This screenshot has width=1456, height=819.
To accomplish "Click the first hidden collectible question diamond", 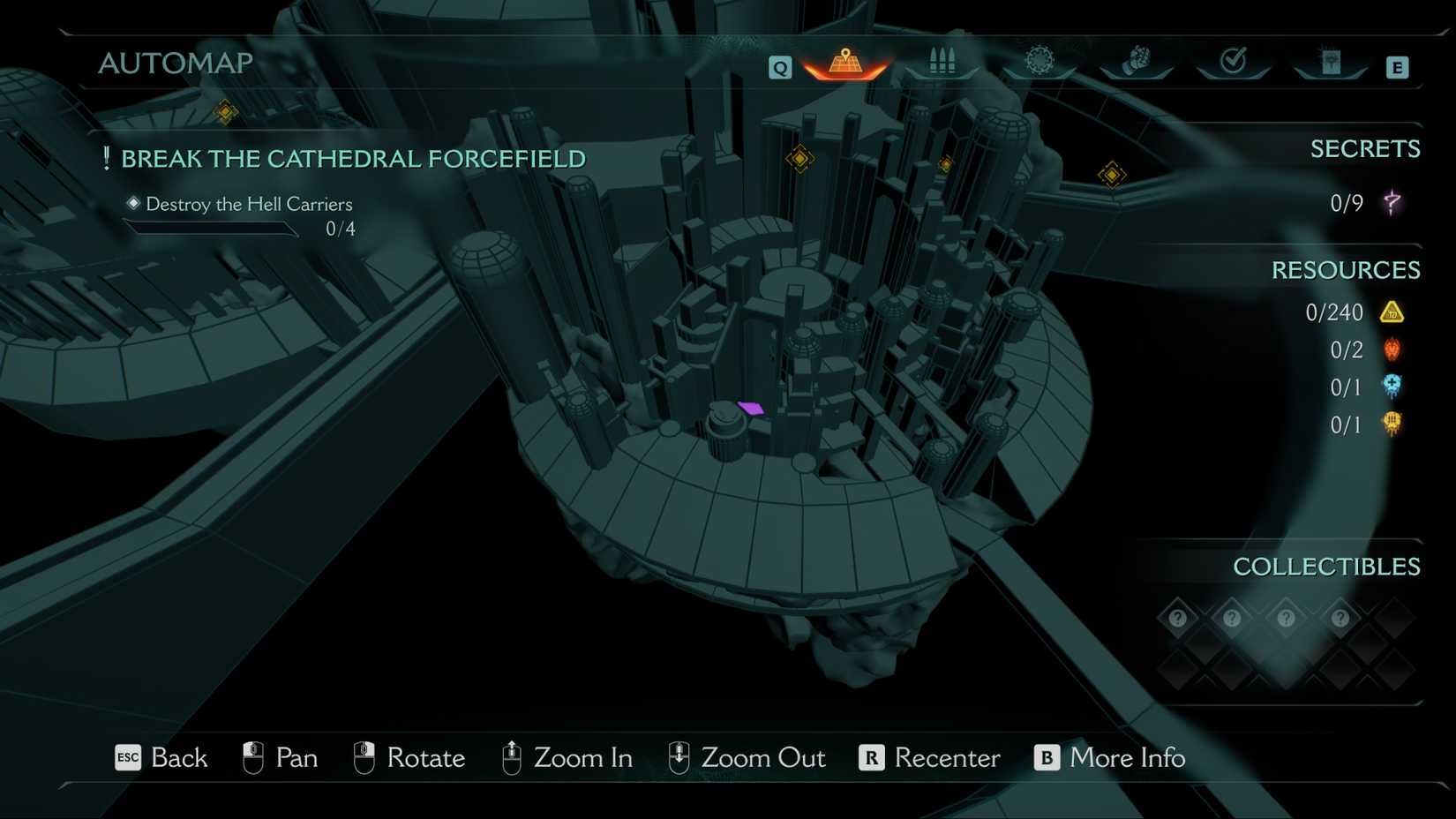I will [x=1177, y=618].
